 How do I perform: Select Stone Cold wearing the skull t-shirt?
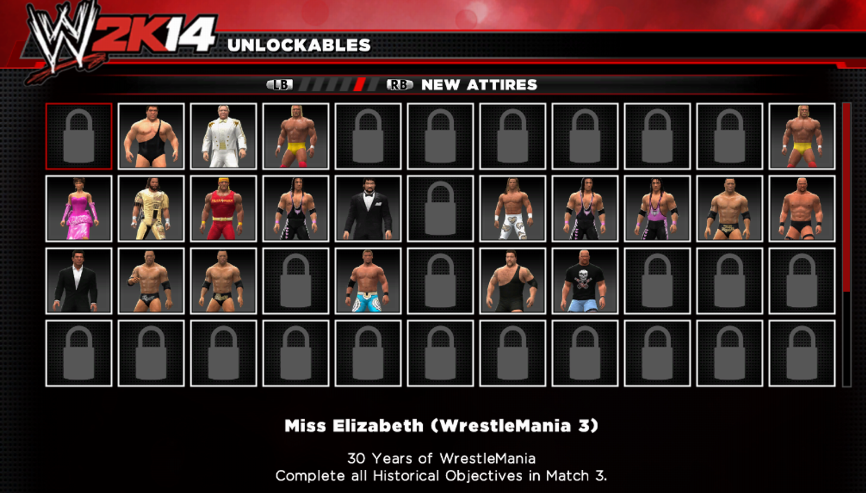pos(583,280)
